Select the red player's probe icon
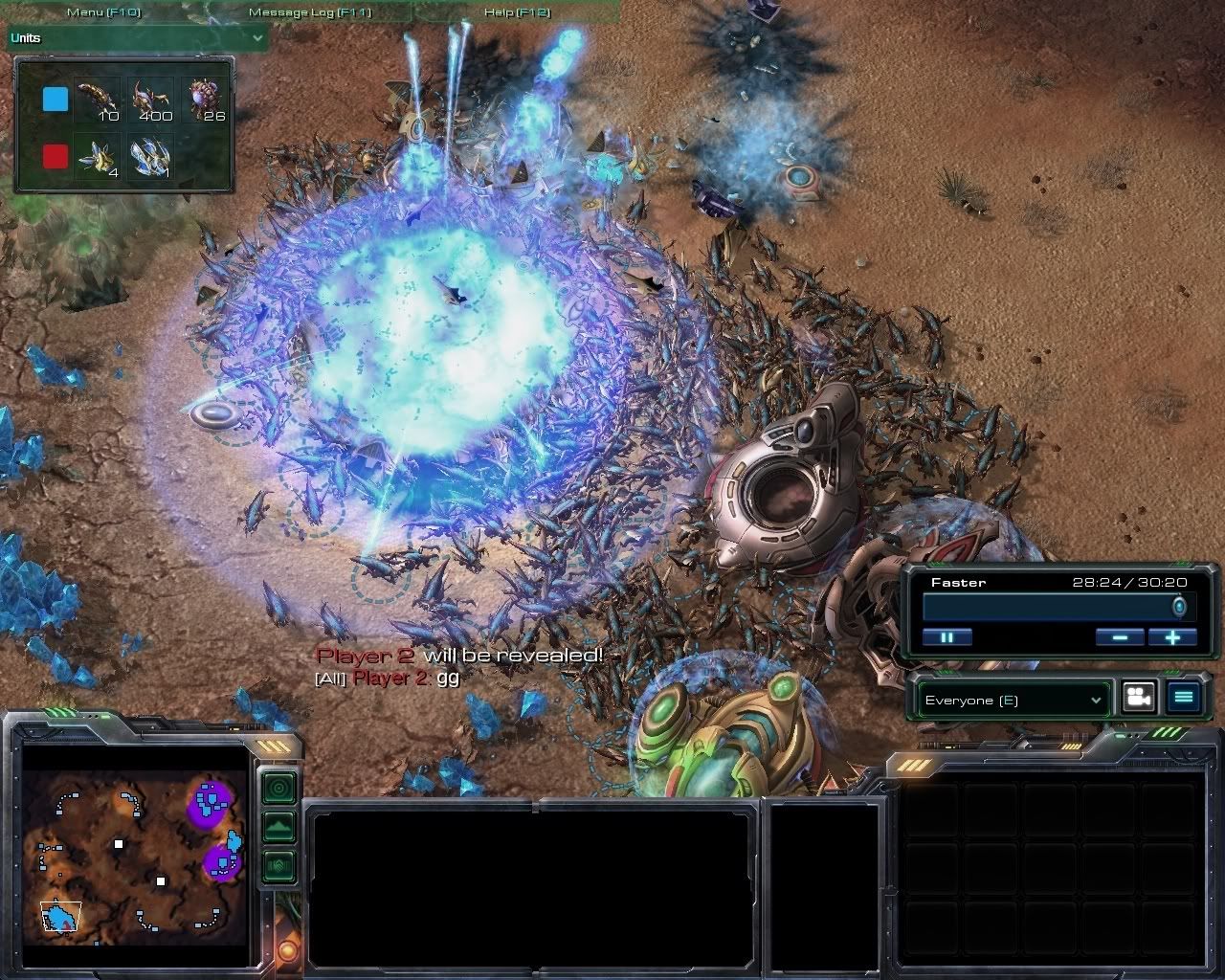This screenshot has width=1225, height=980. 98,156
